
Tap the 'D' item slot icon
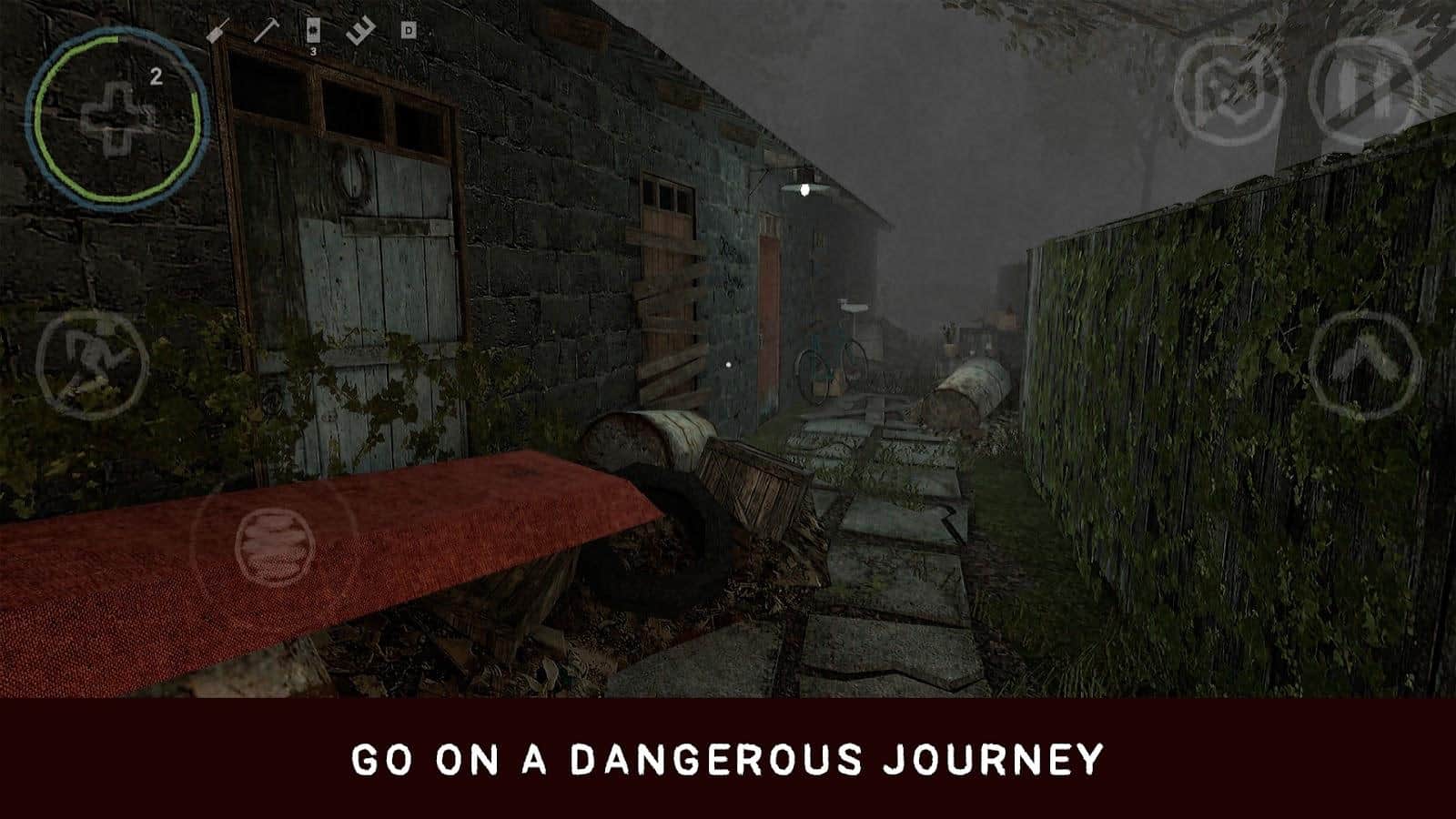coord(408,29)
